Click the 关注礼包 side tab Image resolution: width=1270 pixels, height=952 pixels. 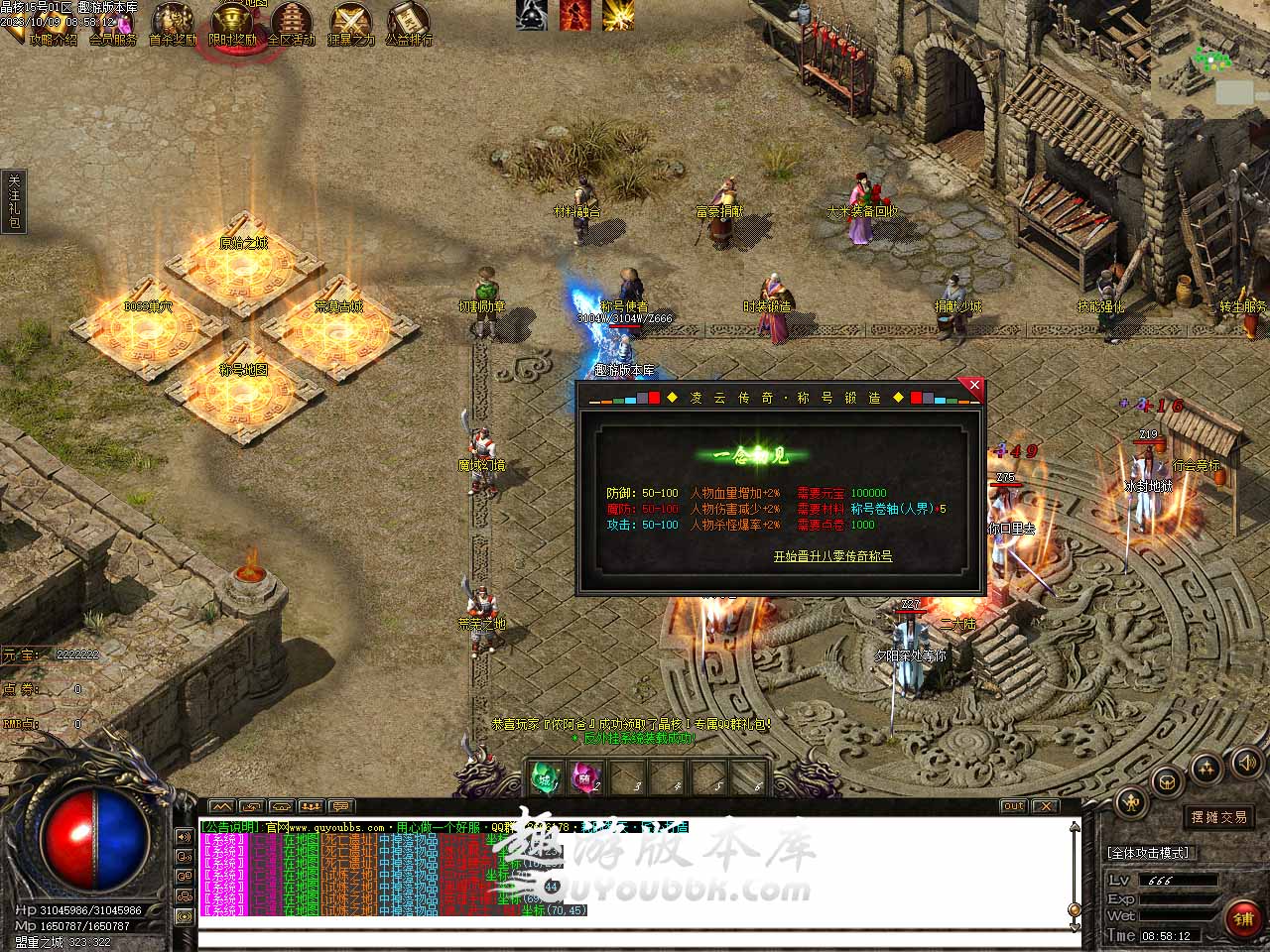click(14, 202)
